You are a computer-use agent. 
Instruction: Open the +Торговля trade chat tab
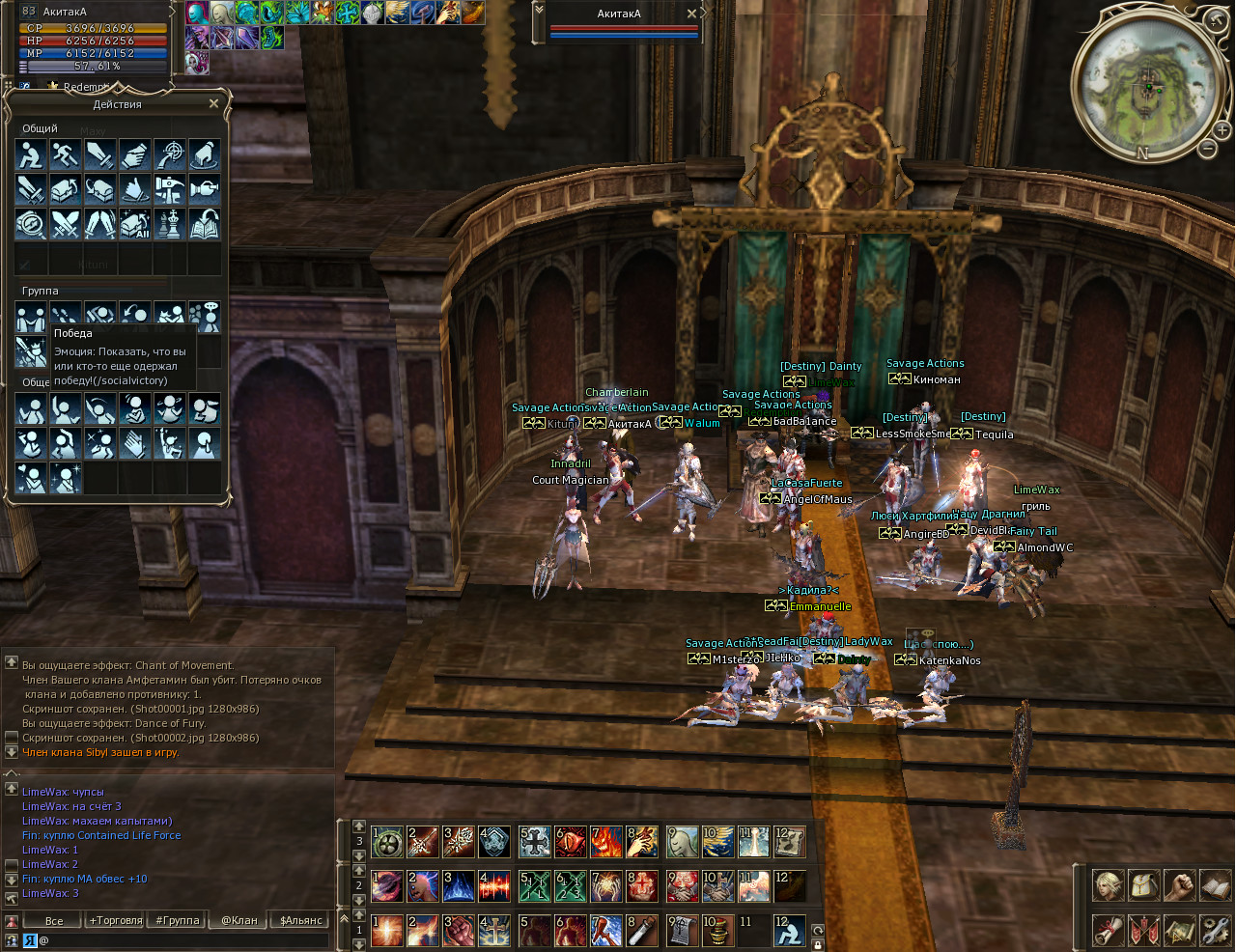point(116,920)
